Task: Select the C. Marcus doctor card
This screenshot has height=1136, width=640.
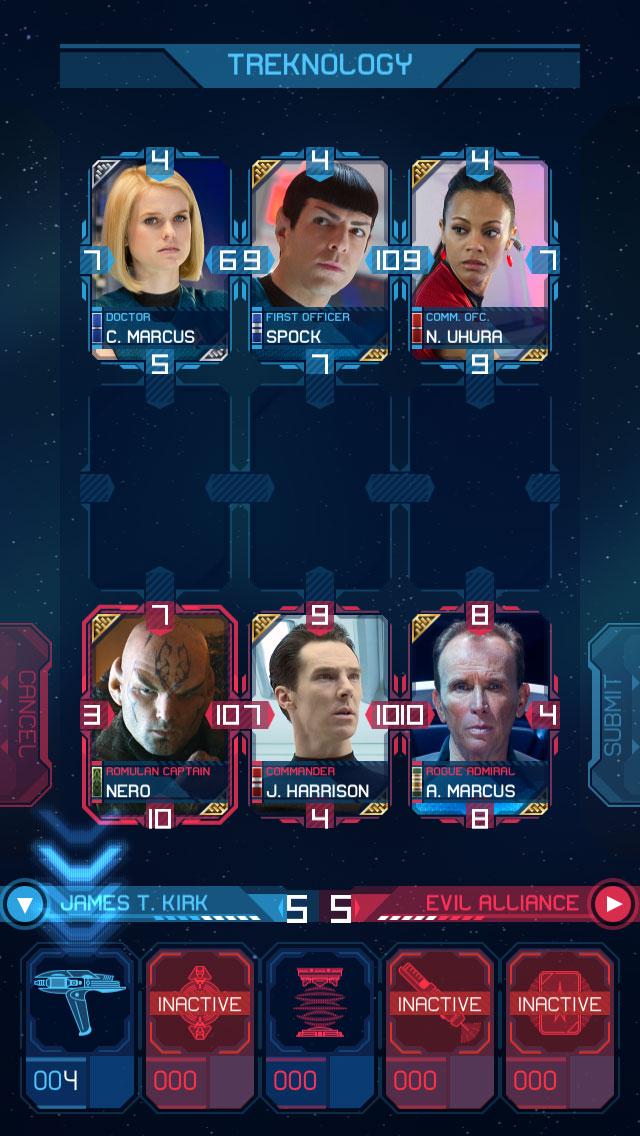Action: click(159, 258)
